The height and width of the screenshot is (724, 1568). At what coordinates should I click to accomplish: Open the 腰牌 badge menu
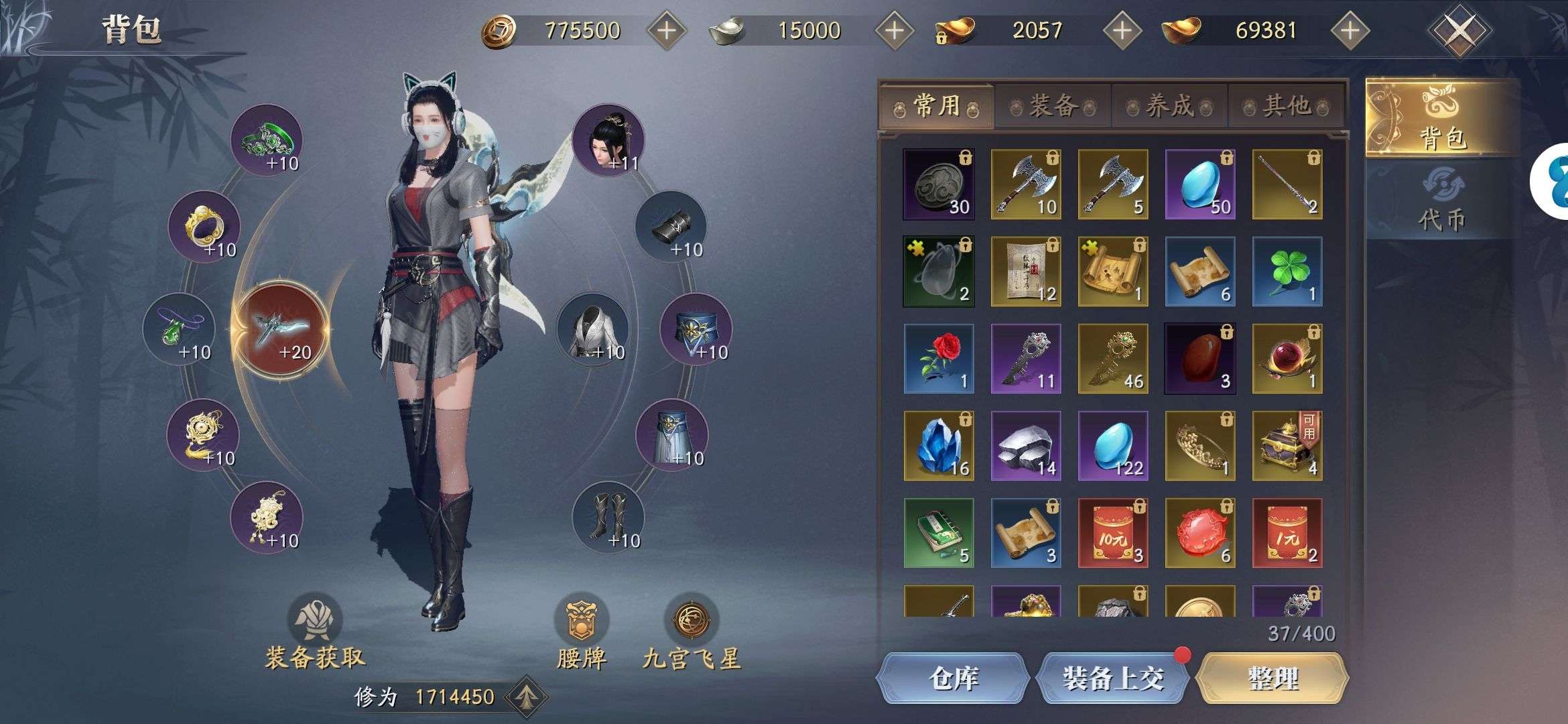581,636
